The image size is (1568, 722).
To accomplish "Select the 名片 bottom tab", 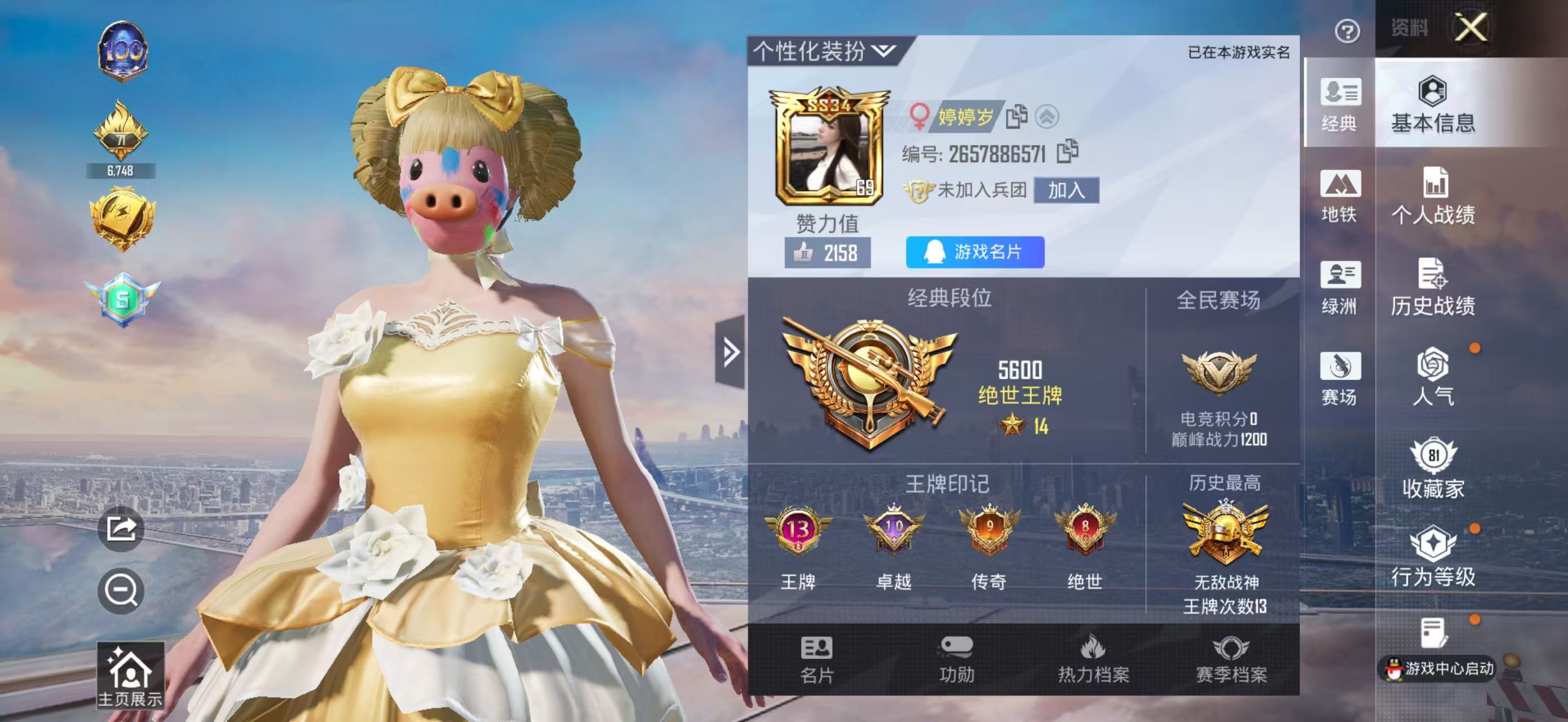I will [x=816, y=660].
